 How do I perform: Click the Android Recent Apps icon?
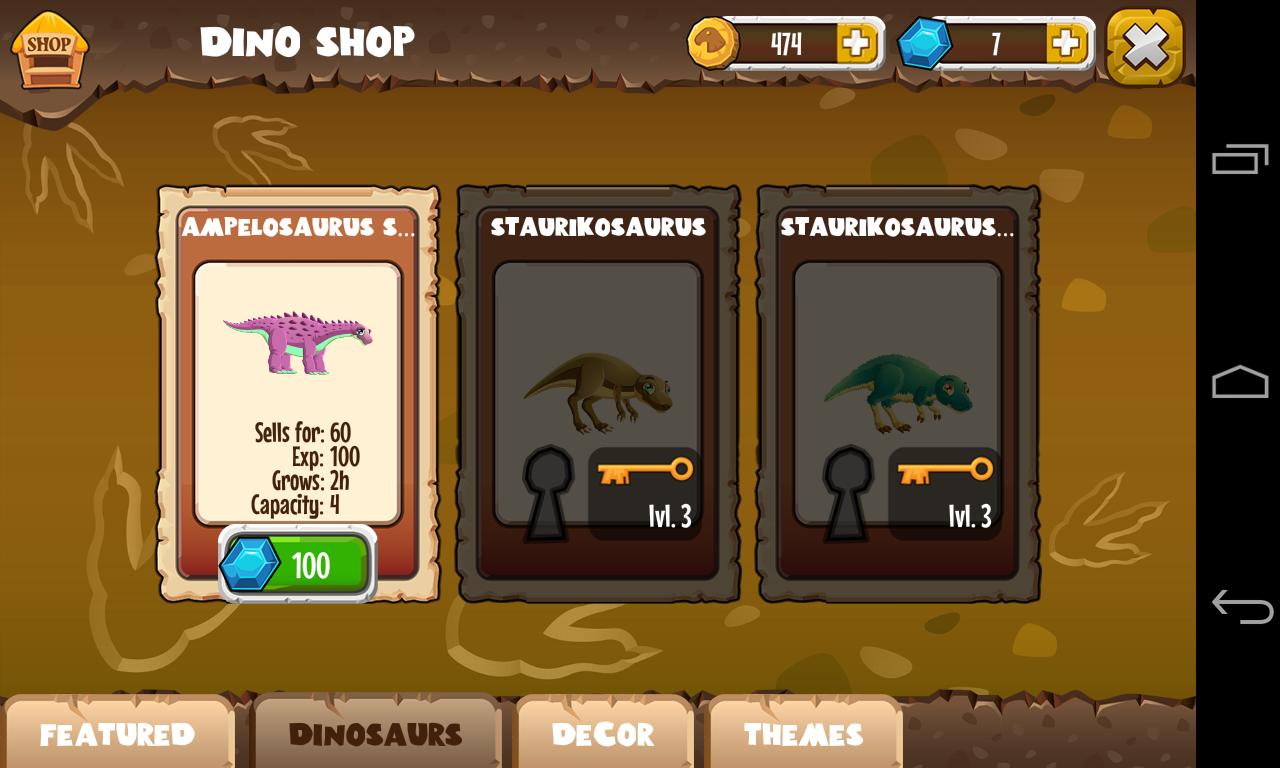click(1239, 157)
